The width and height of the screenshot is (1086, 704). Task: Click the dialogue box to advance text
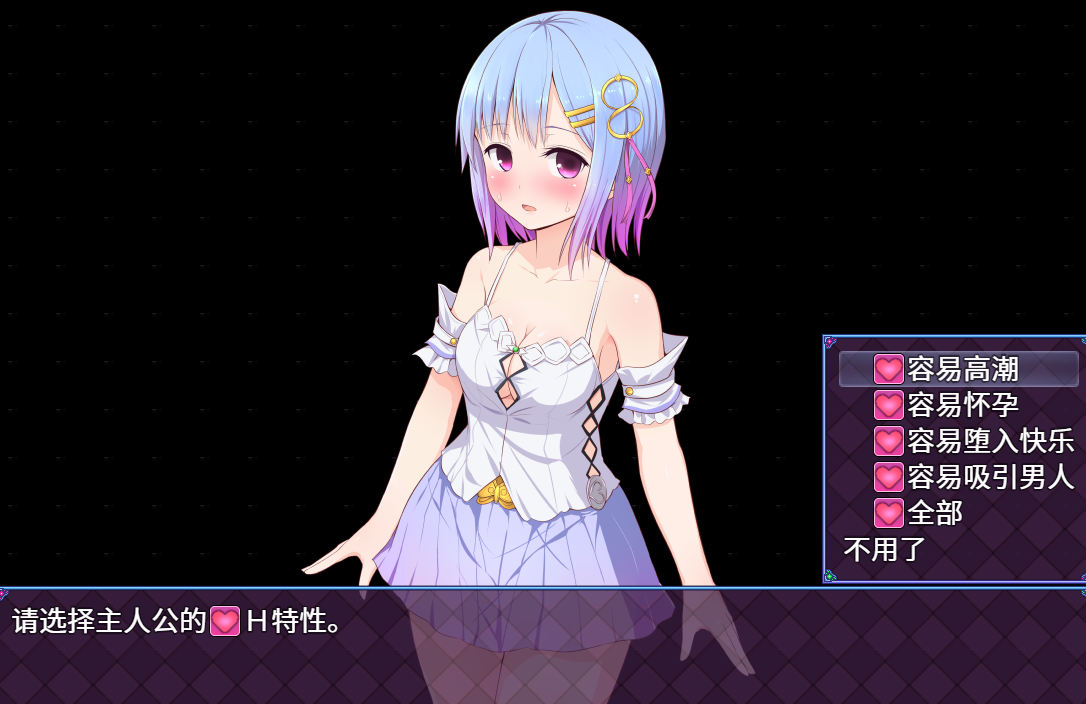(543, 645)
